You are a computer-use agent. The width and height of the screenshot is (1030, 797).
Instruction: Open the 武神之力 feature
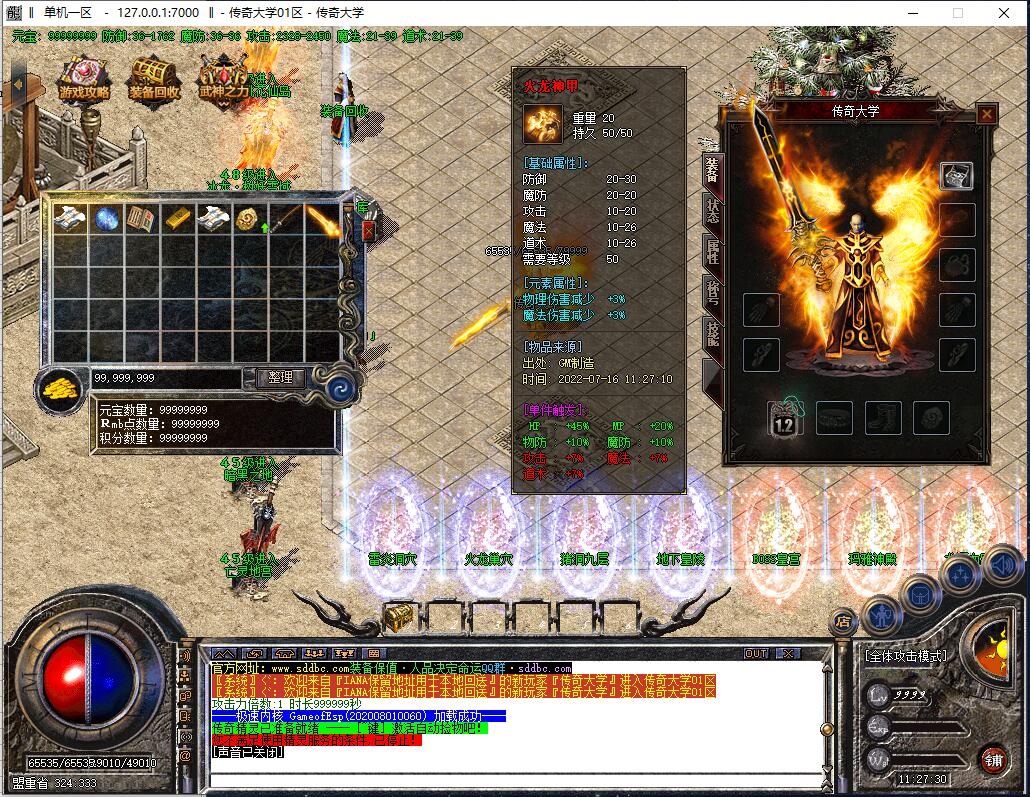(223, 77)
